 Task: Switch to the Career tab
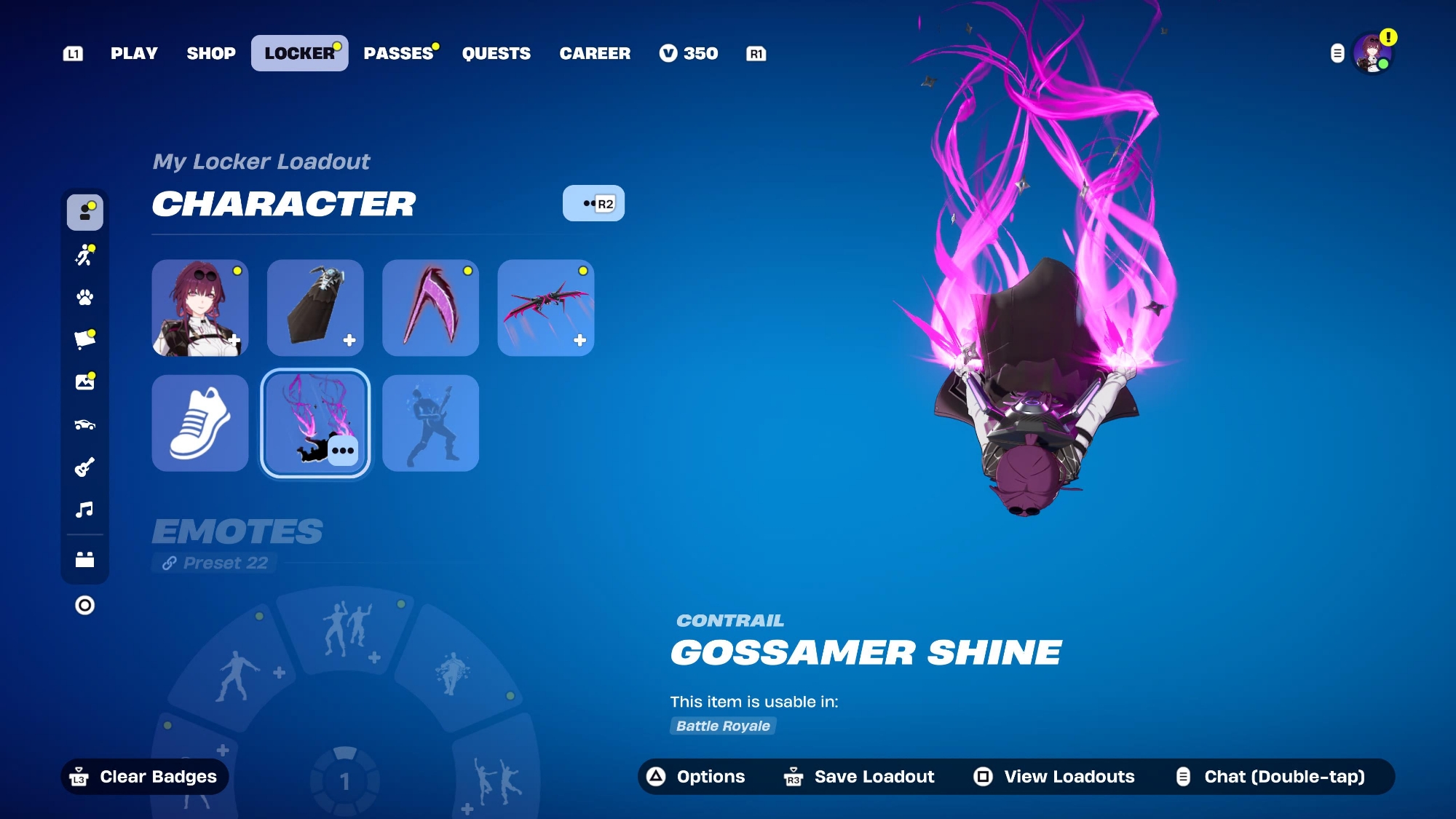595,53
